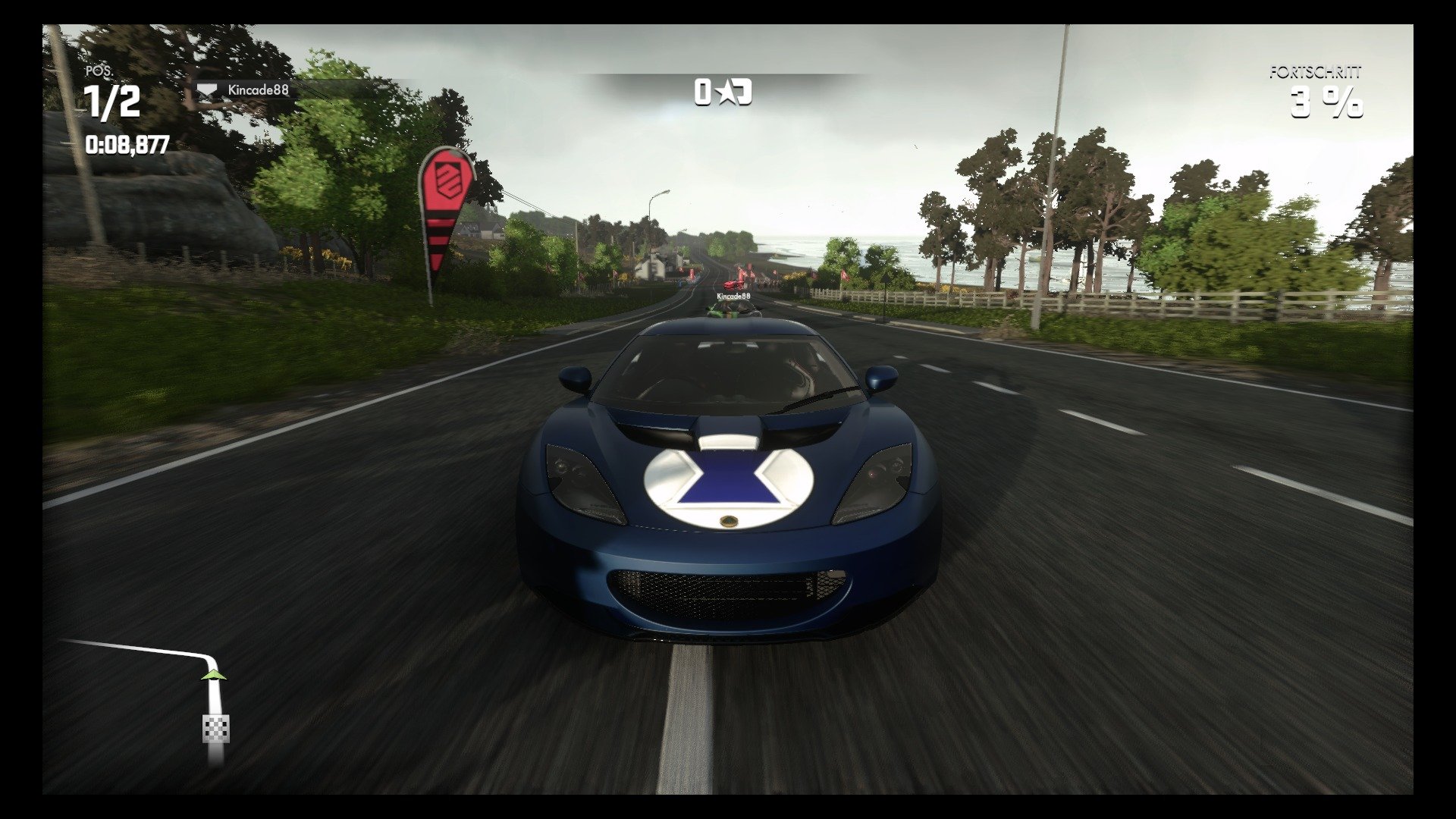Click the POS label icon in the top left
Image resolution: width=1456 pixels, height=819 pixels.
(x=99, y=72)
